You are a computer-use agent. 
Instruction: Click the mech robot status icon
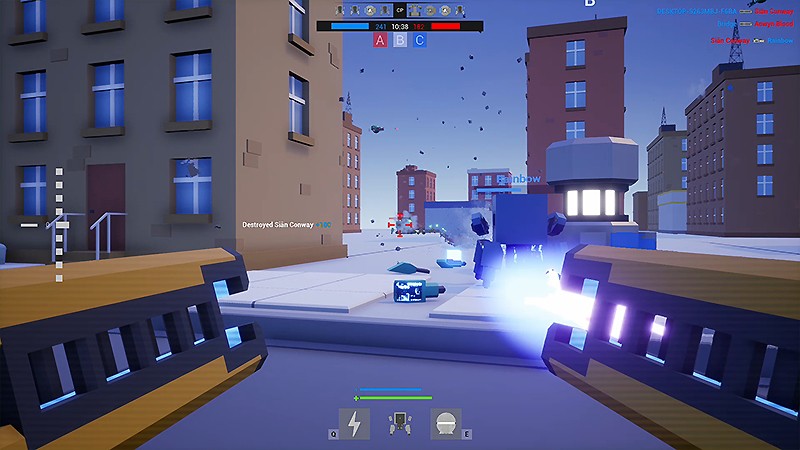coord(400,424)
